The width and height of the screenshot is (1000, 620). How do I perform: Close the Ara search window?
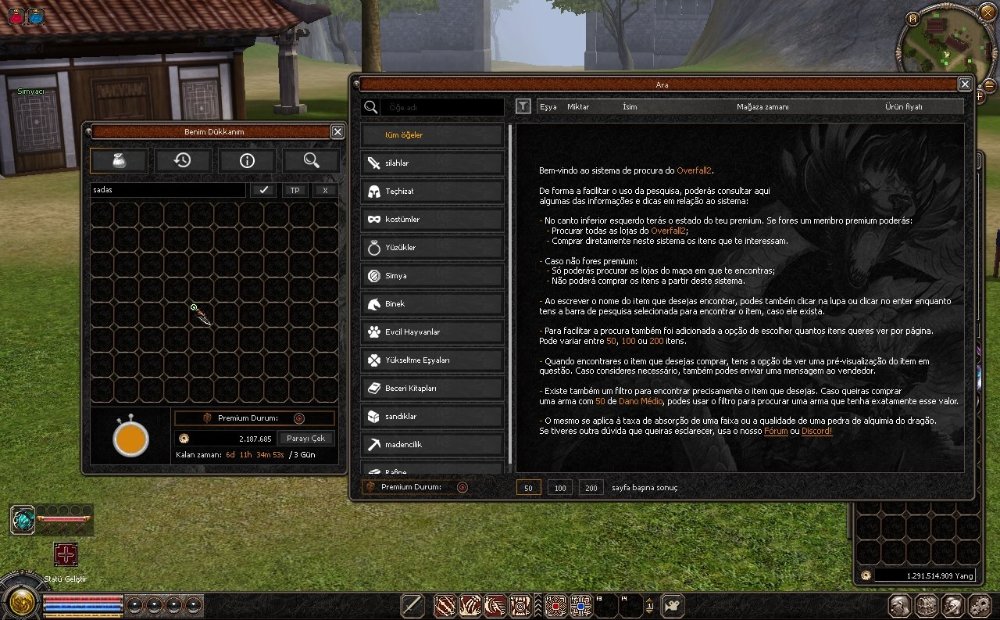point(964,85)
